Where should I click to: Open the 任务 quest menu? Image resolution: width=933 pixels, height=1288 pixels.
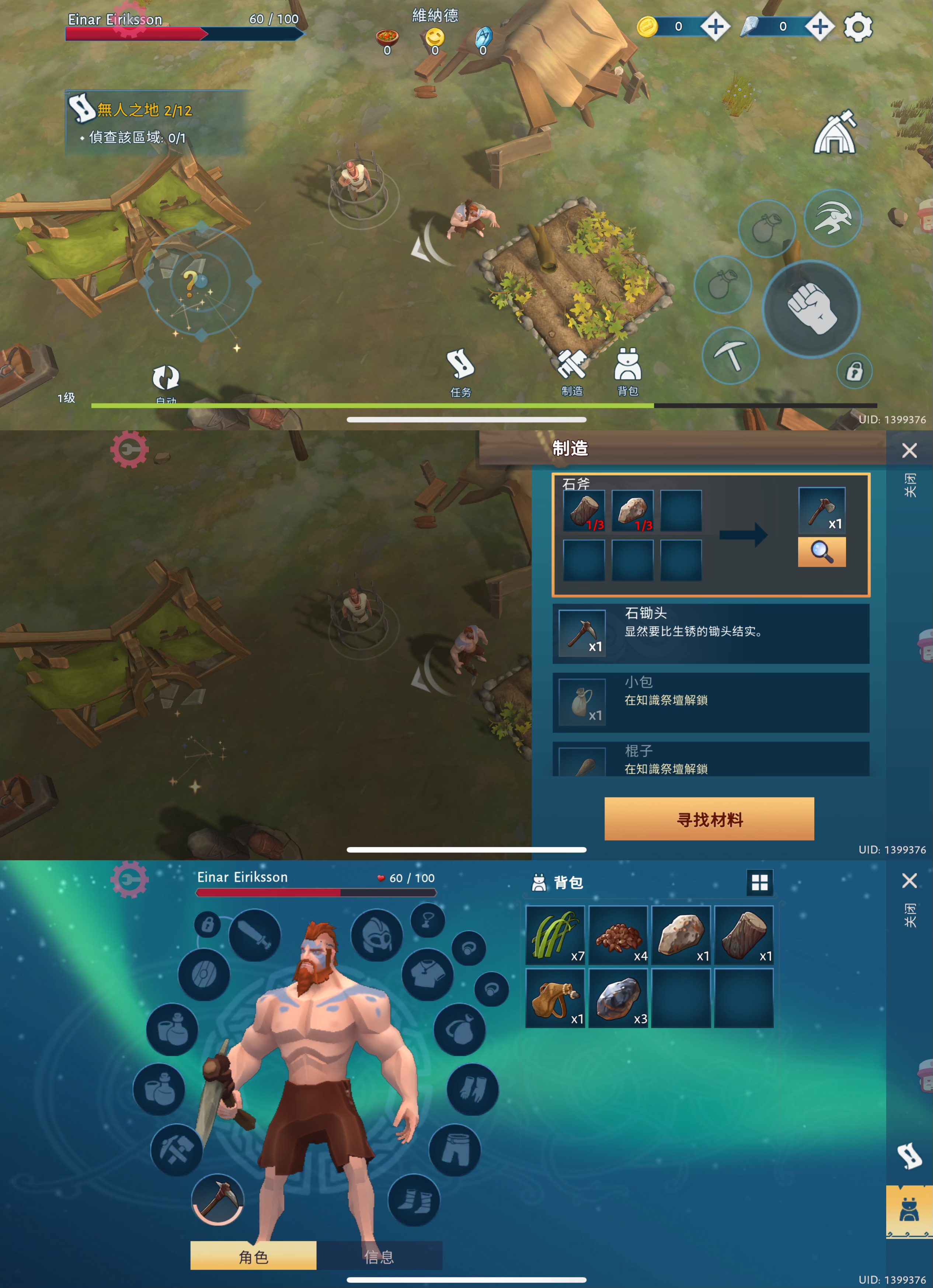tap(460, 372)
